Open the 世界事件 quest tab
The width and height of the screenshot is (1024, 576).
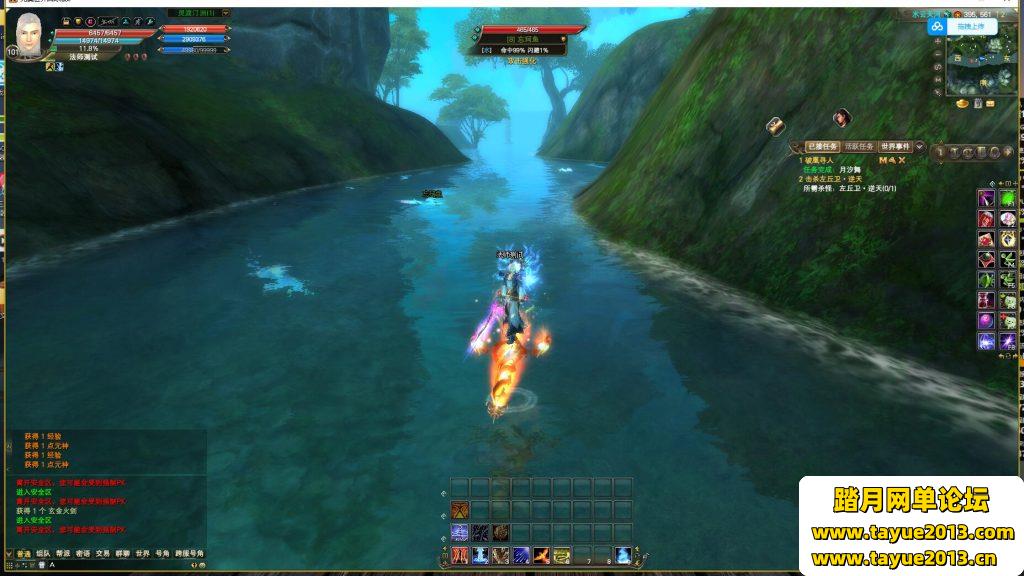(894, 146)
